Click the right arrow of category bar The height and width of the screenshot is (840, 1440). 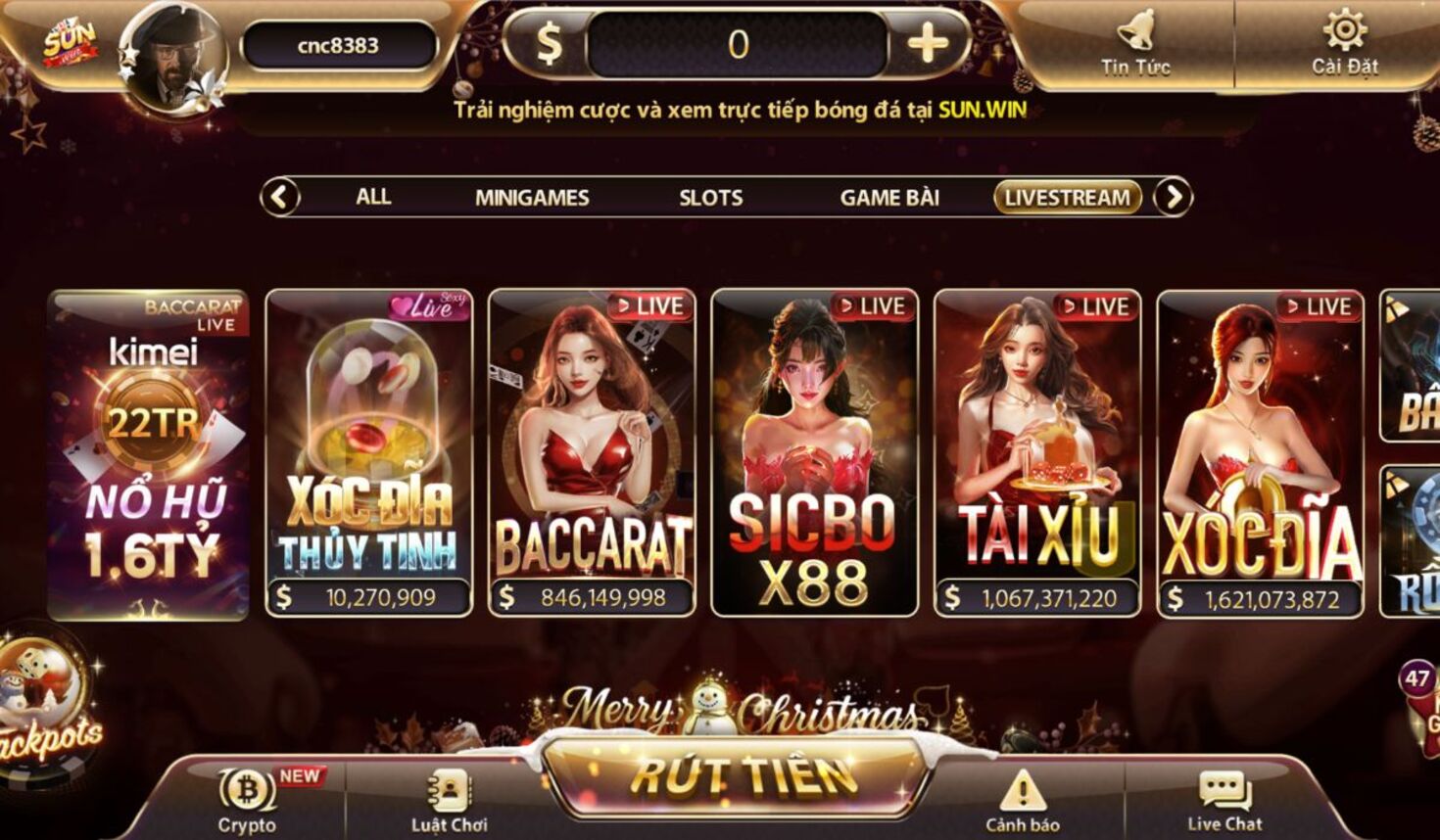[1173, 198]
